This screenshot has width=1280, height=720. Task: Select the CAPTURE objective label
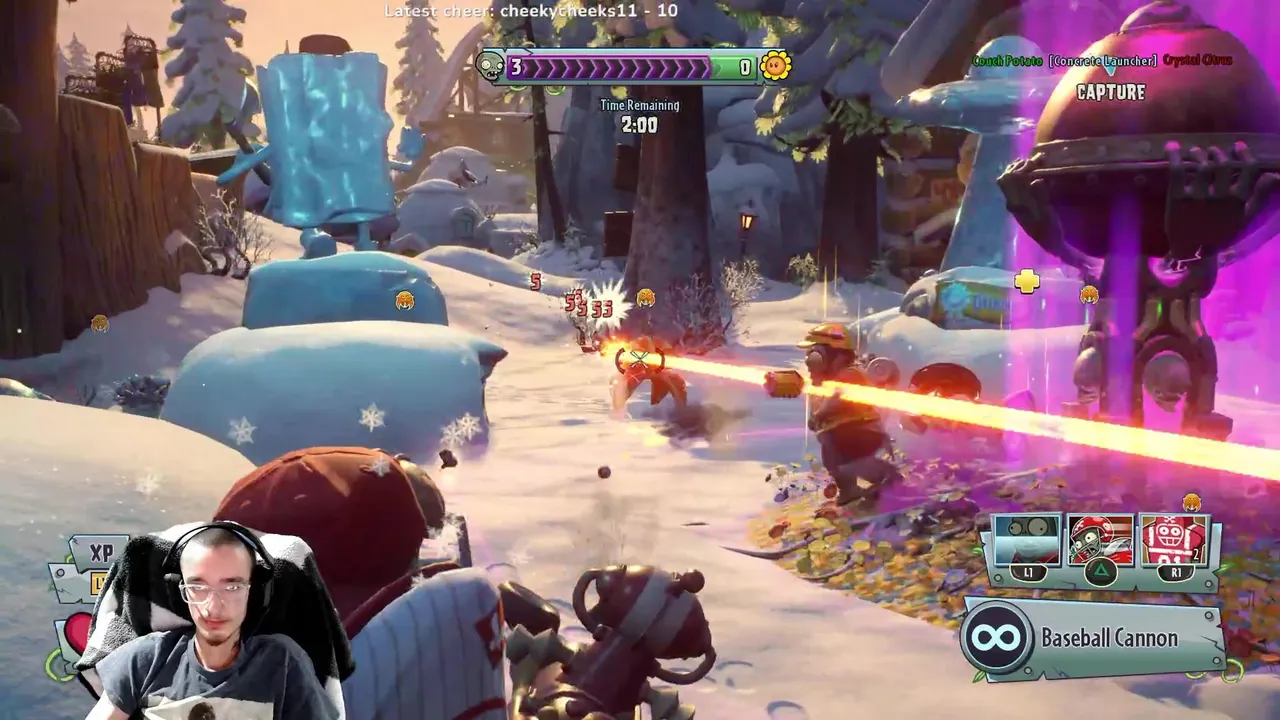pos(1110,92)
